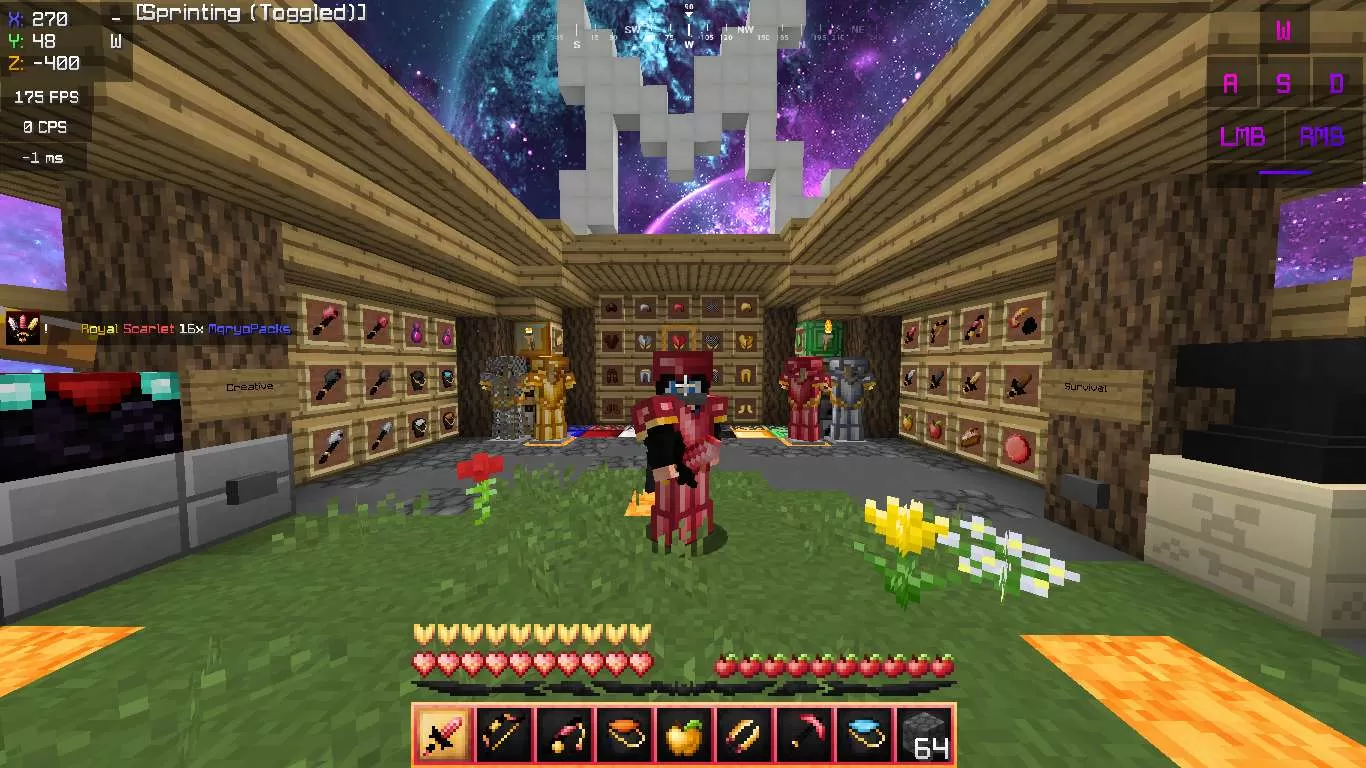Select the golden apple in the hotbar

coord(683,737)
